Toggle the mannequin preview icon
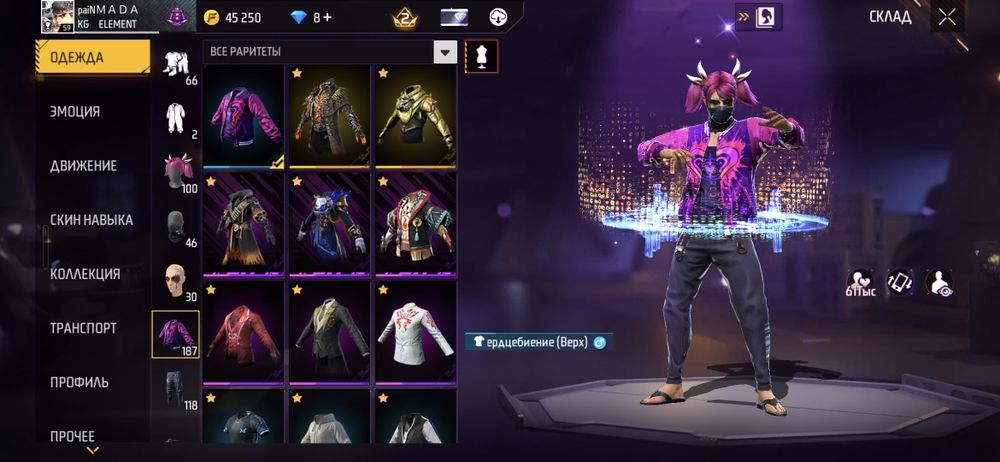 [481, 56]
